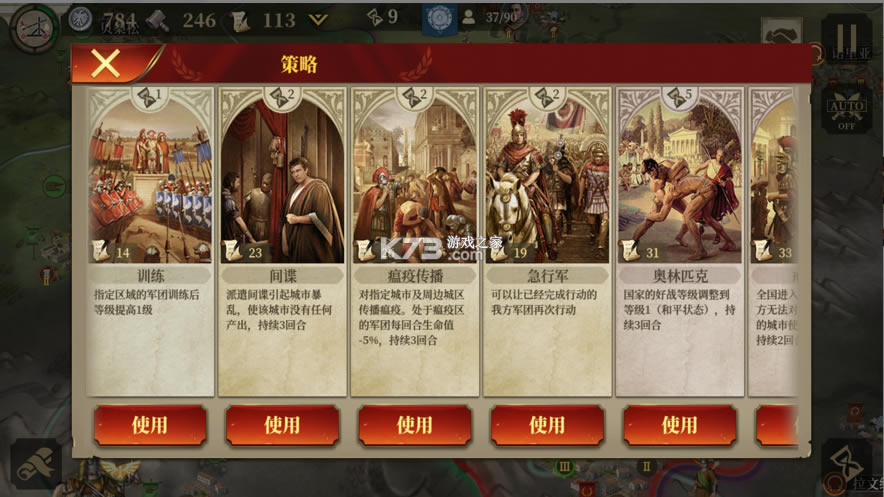Use the 急行军 forced march strategy
884x497 pixels.
click(x=547, y=425)
